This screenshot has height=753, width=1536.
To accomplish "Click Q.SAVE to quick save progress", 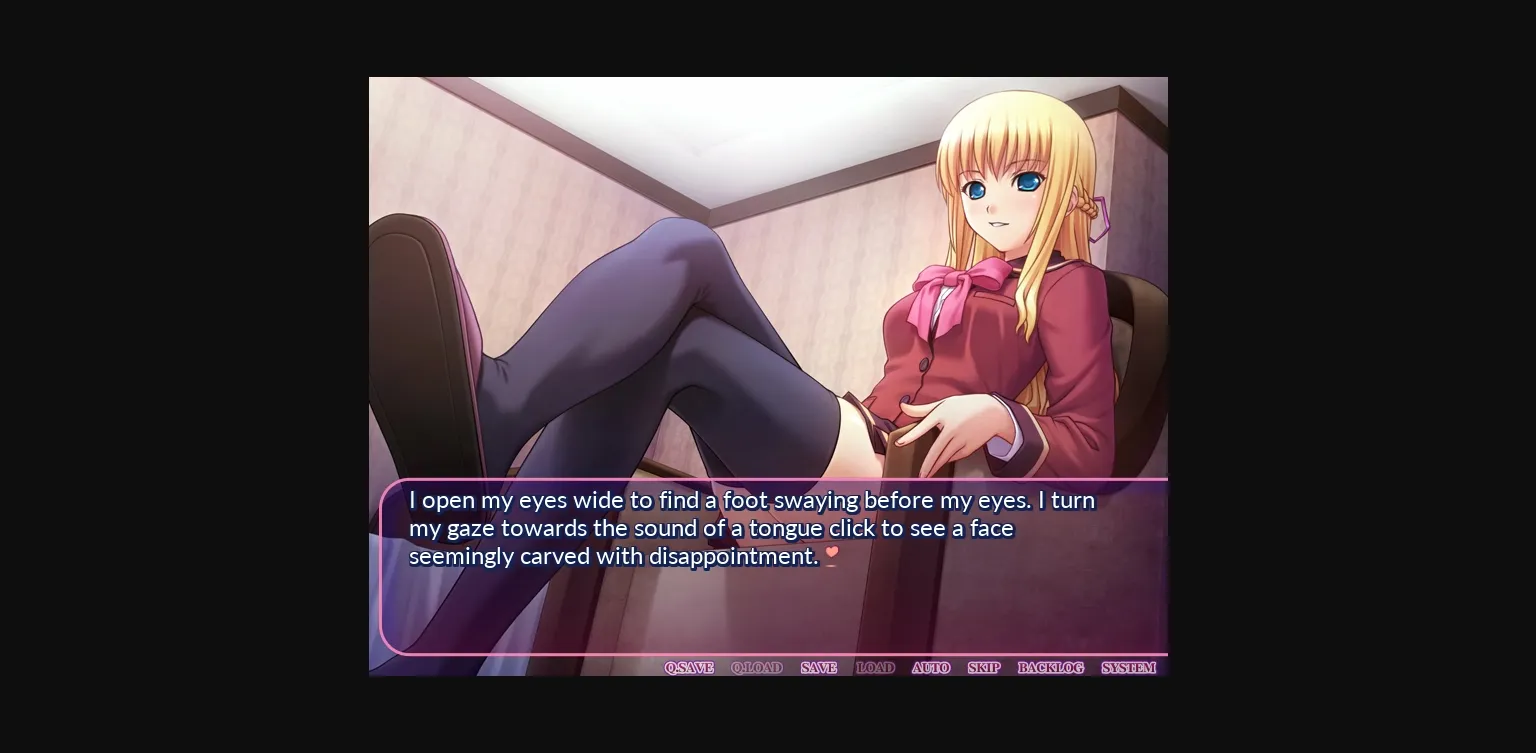I will coord(688,667).
